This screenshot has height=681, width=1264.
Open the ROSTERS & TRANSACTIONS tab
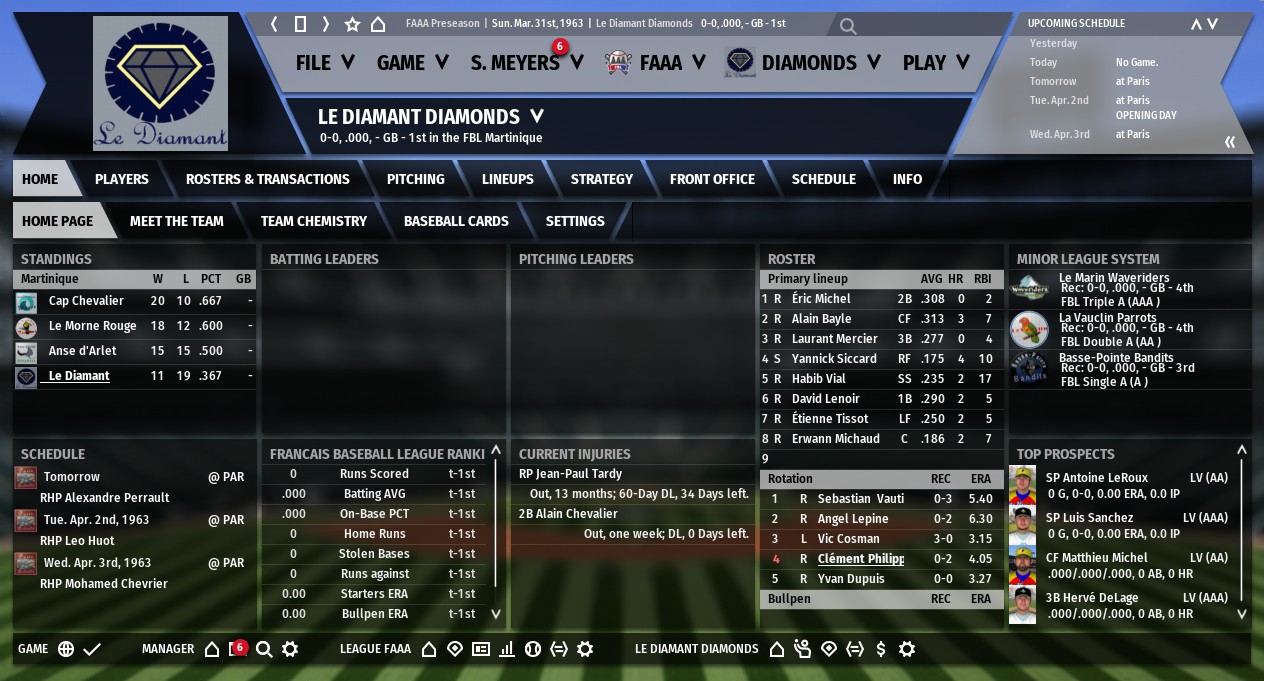[267, 179]
